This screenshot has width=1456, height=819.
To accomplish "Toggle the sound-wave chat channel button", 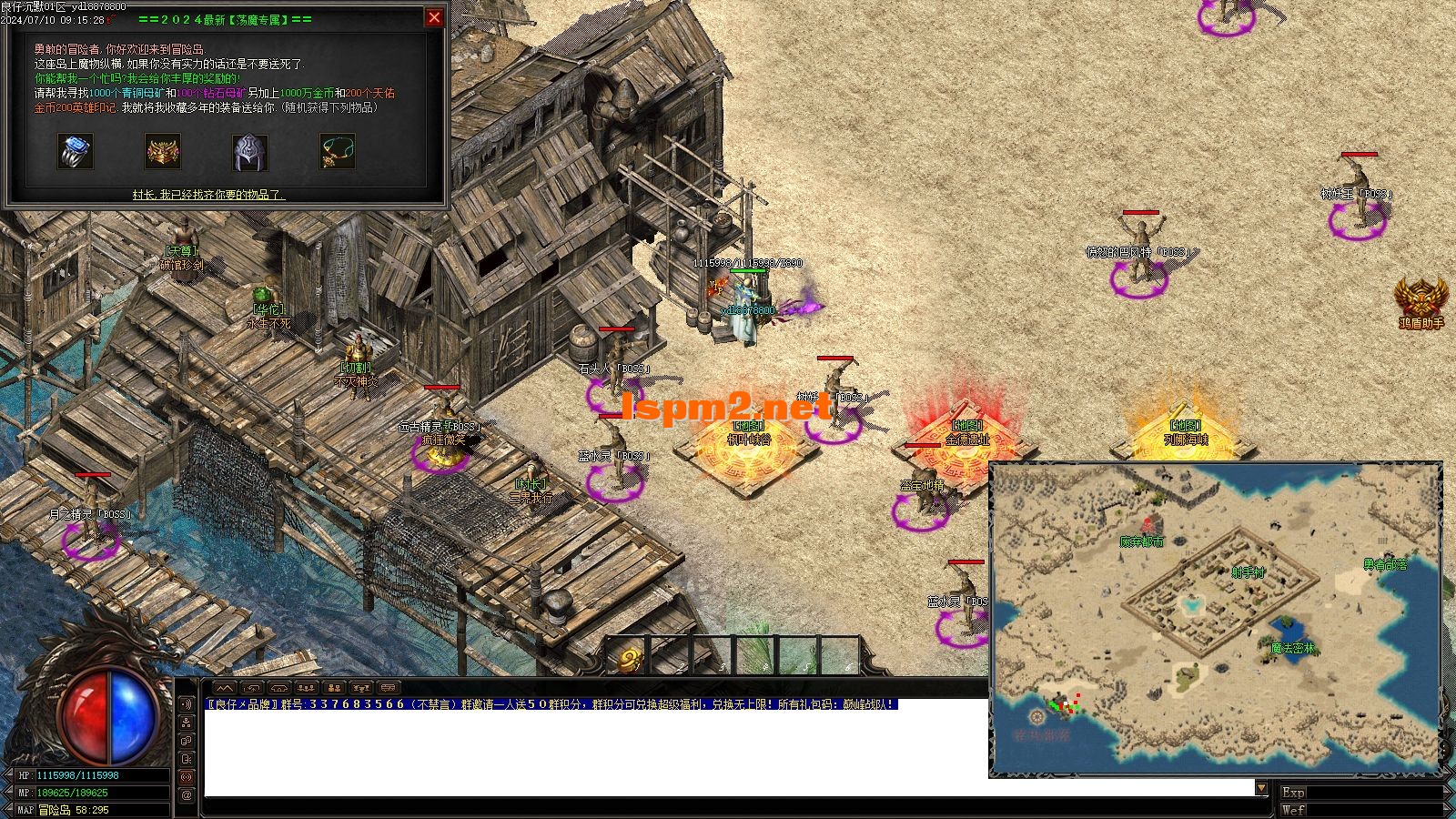I will 187,703.
